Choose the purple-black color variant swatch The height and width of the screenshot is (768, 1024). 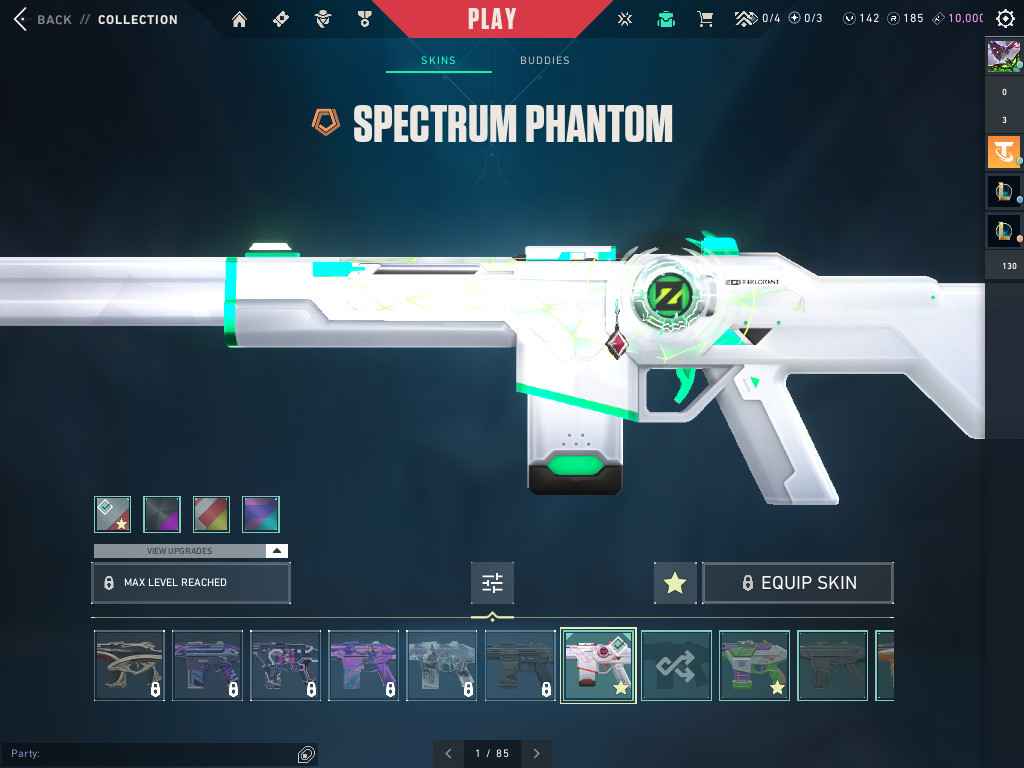[x=162, y=514]
